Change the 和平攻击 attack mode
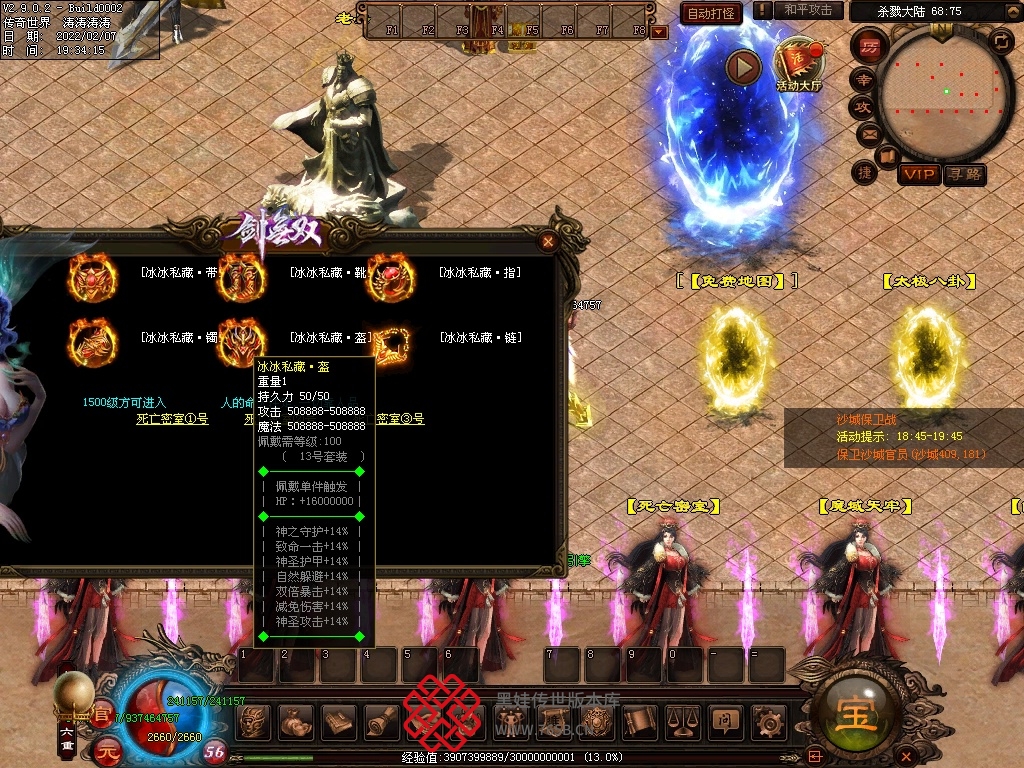1024x768 pixels. pyautogui.click(x=807, y=10)
